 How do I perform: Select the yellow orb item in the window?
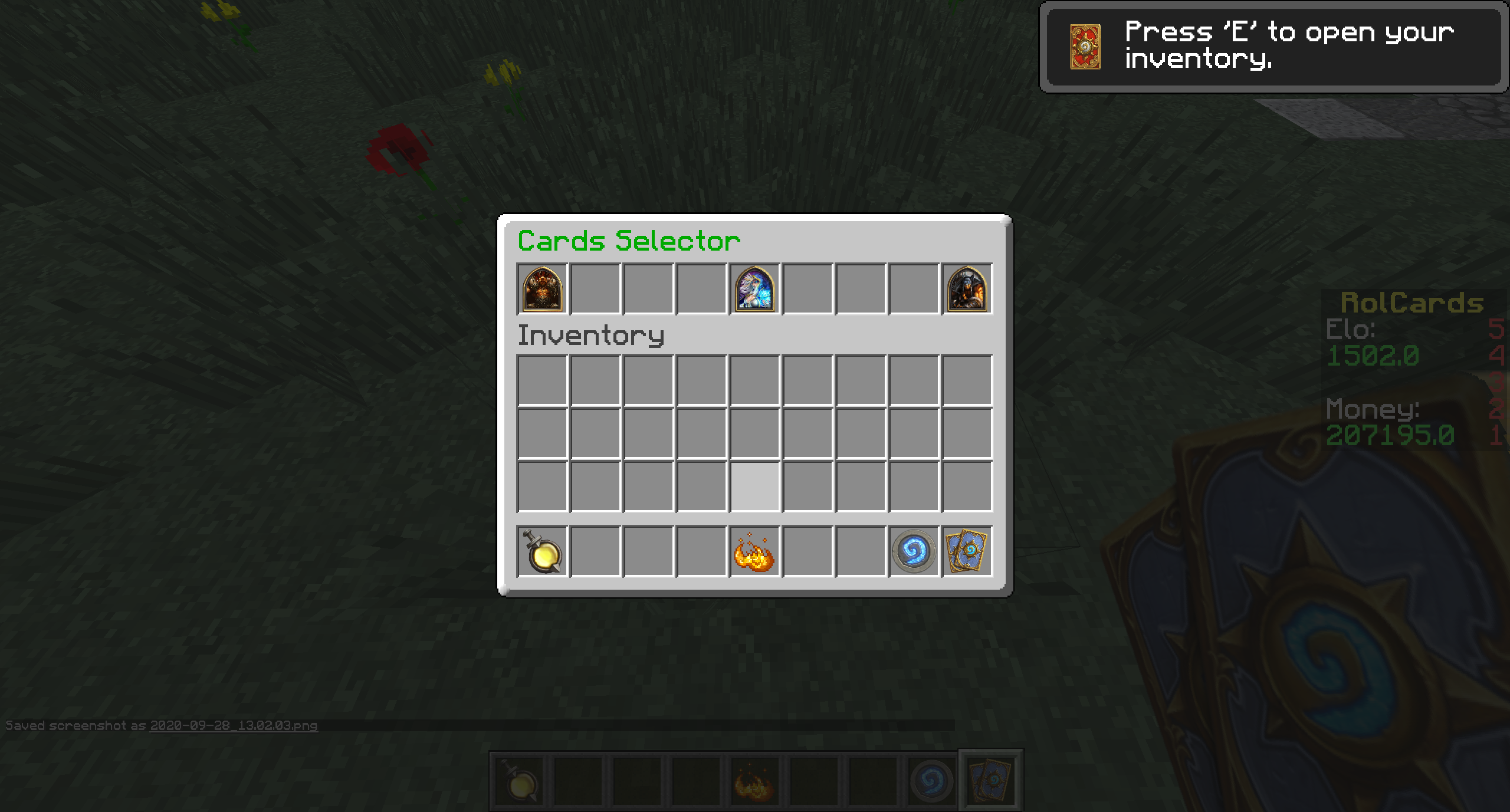(542, 551)
